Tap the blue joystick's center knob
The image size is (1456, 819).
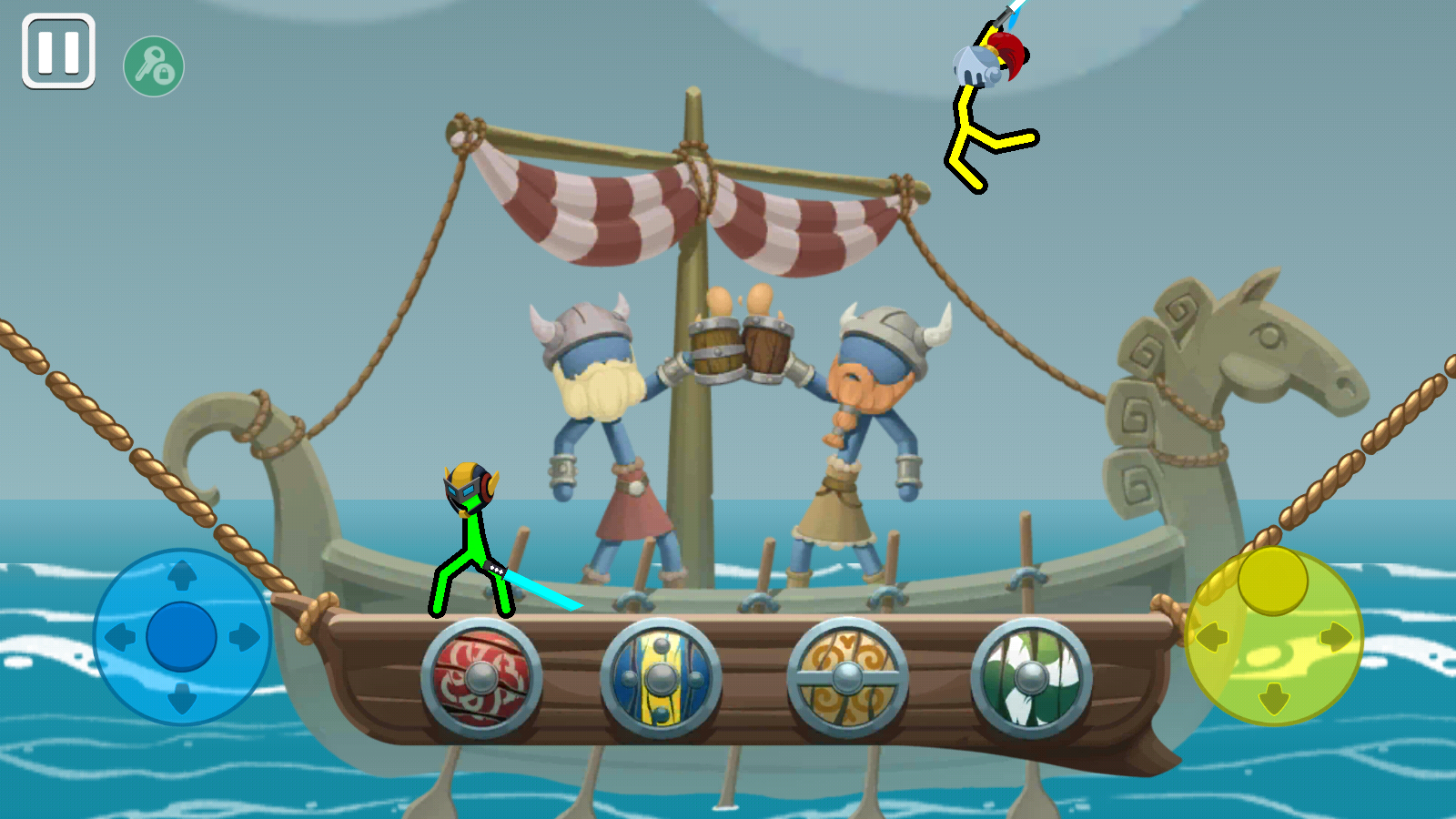coord(181,636)
